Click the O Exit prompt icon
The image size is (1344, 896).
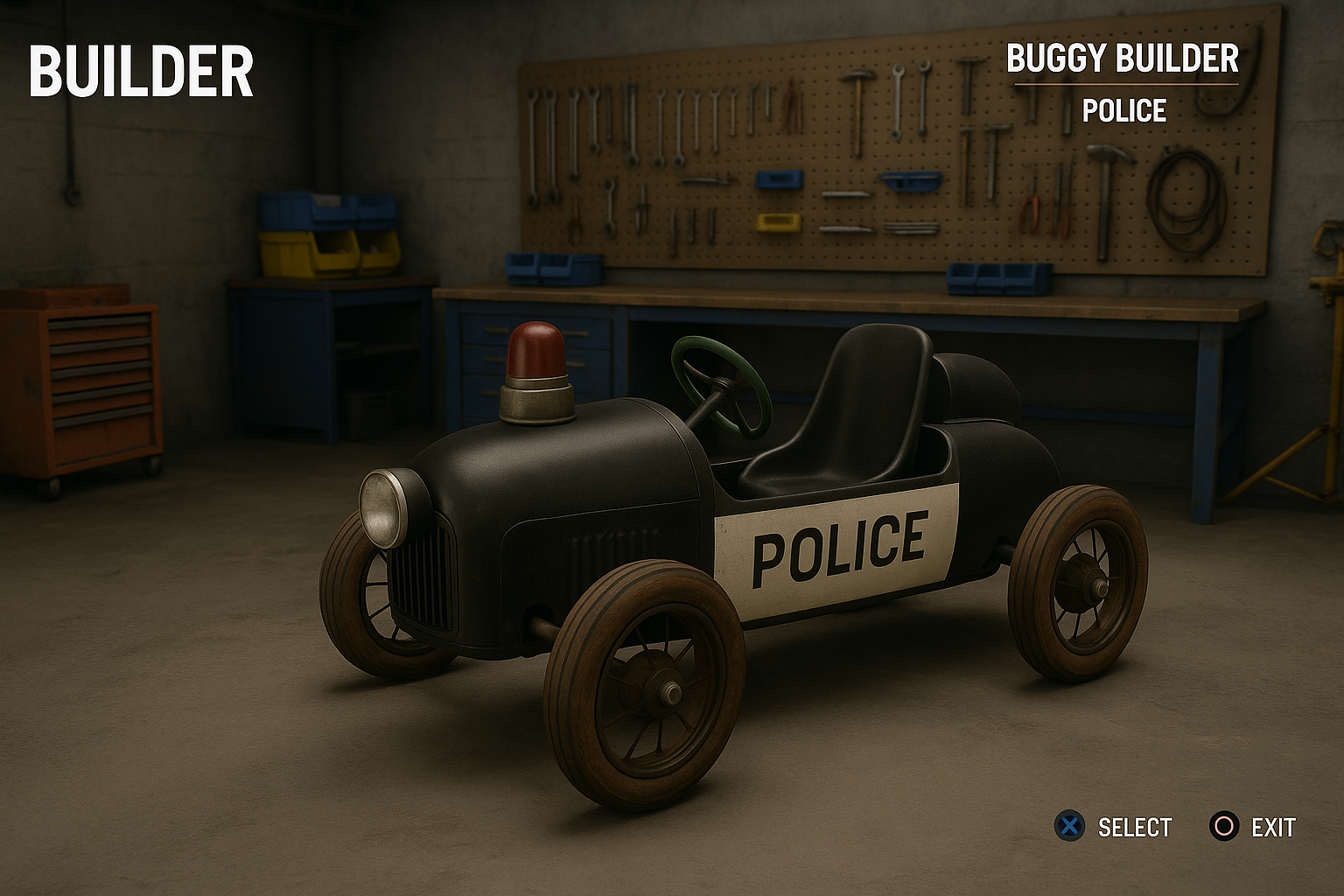pyautogui.click(x=1222, y=823)
